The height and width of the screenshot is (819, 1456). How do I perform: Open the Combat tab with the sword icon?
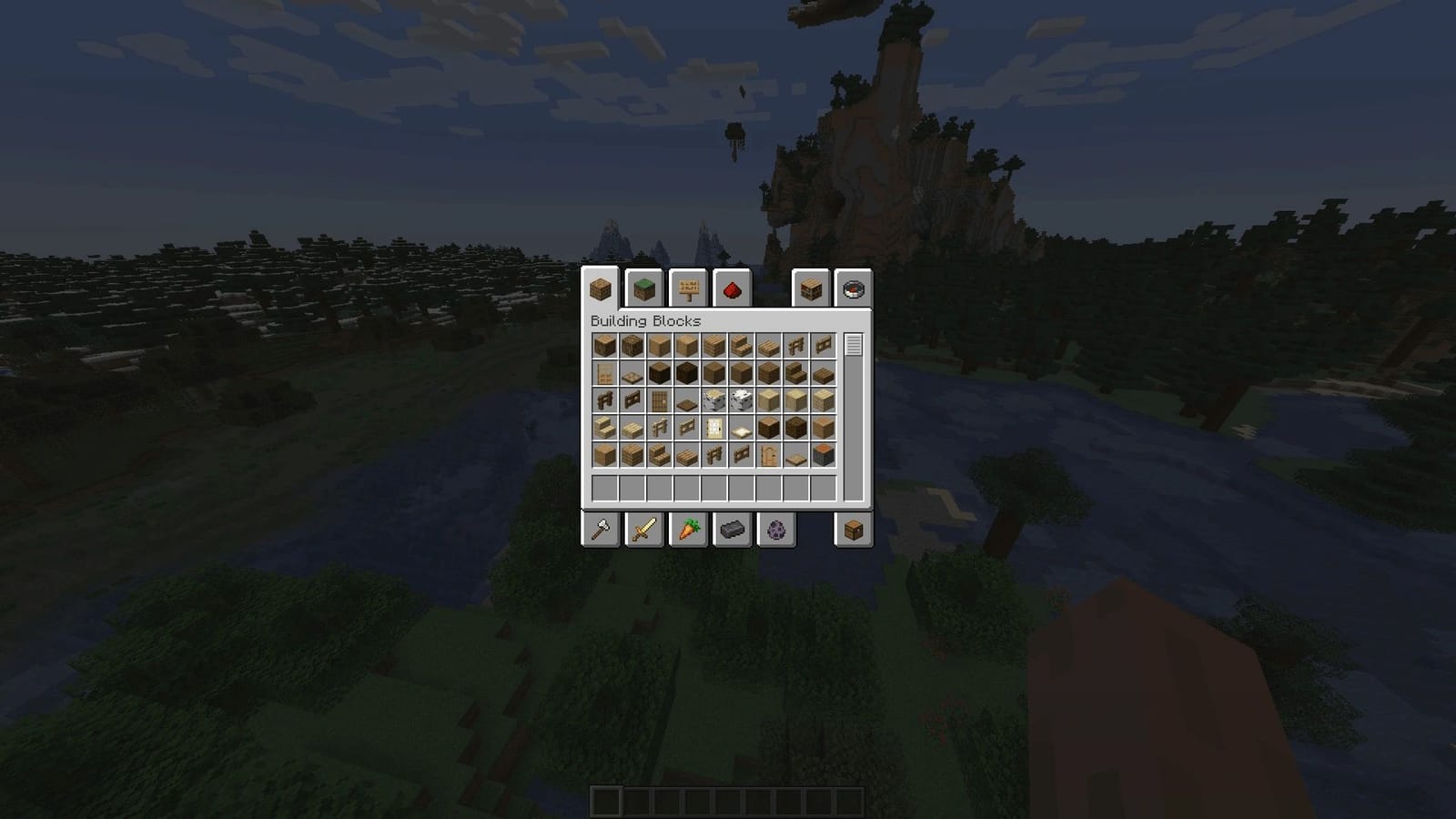coord(644,531)
